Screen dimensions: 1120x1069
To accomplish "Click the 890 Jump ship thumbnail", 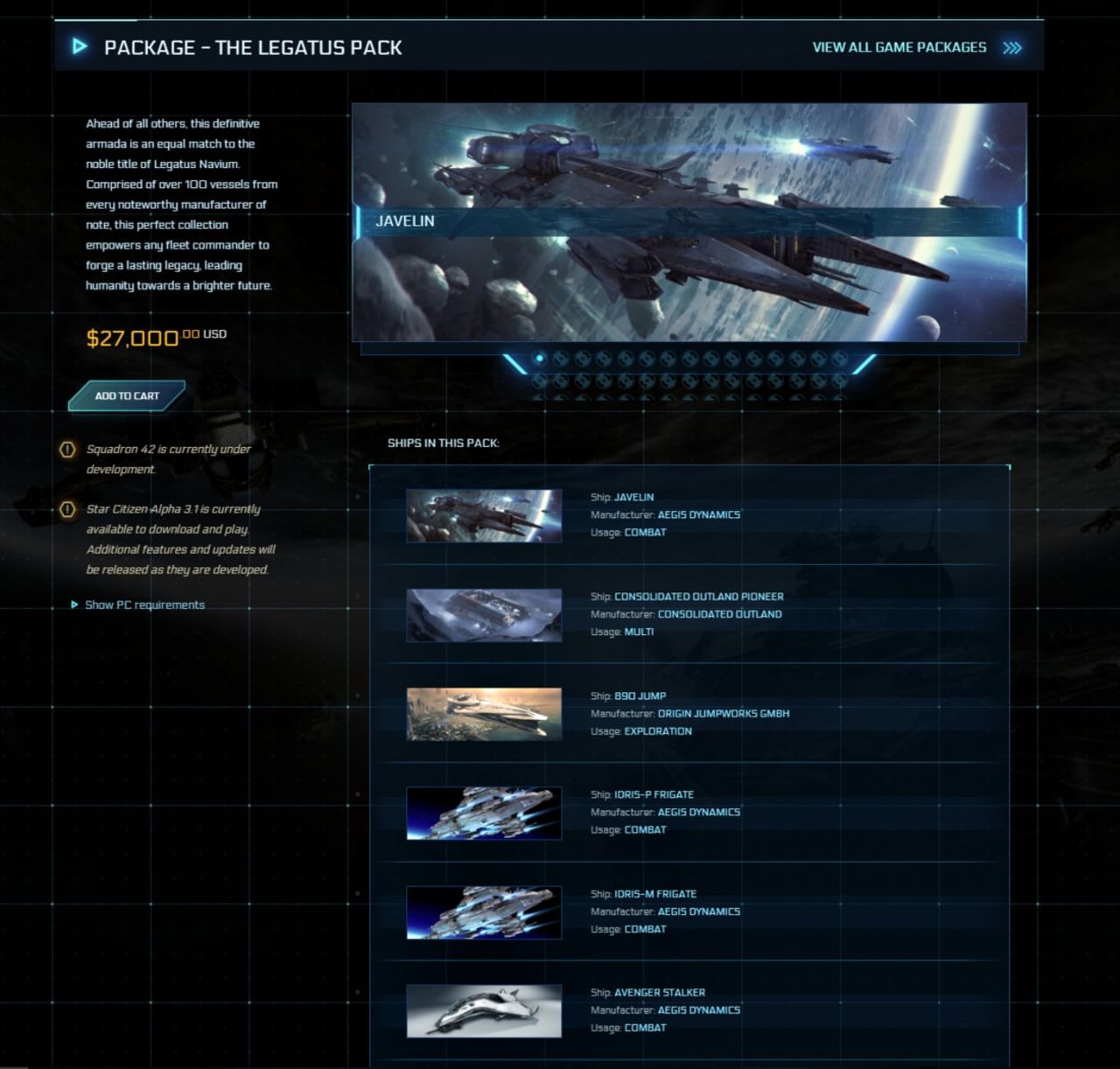I will pos(483,713).
